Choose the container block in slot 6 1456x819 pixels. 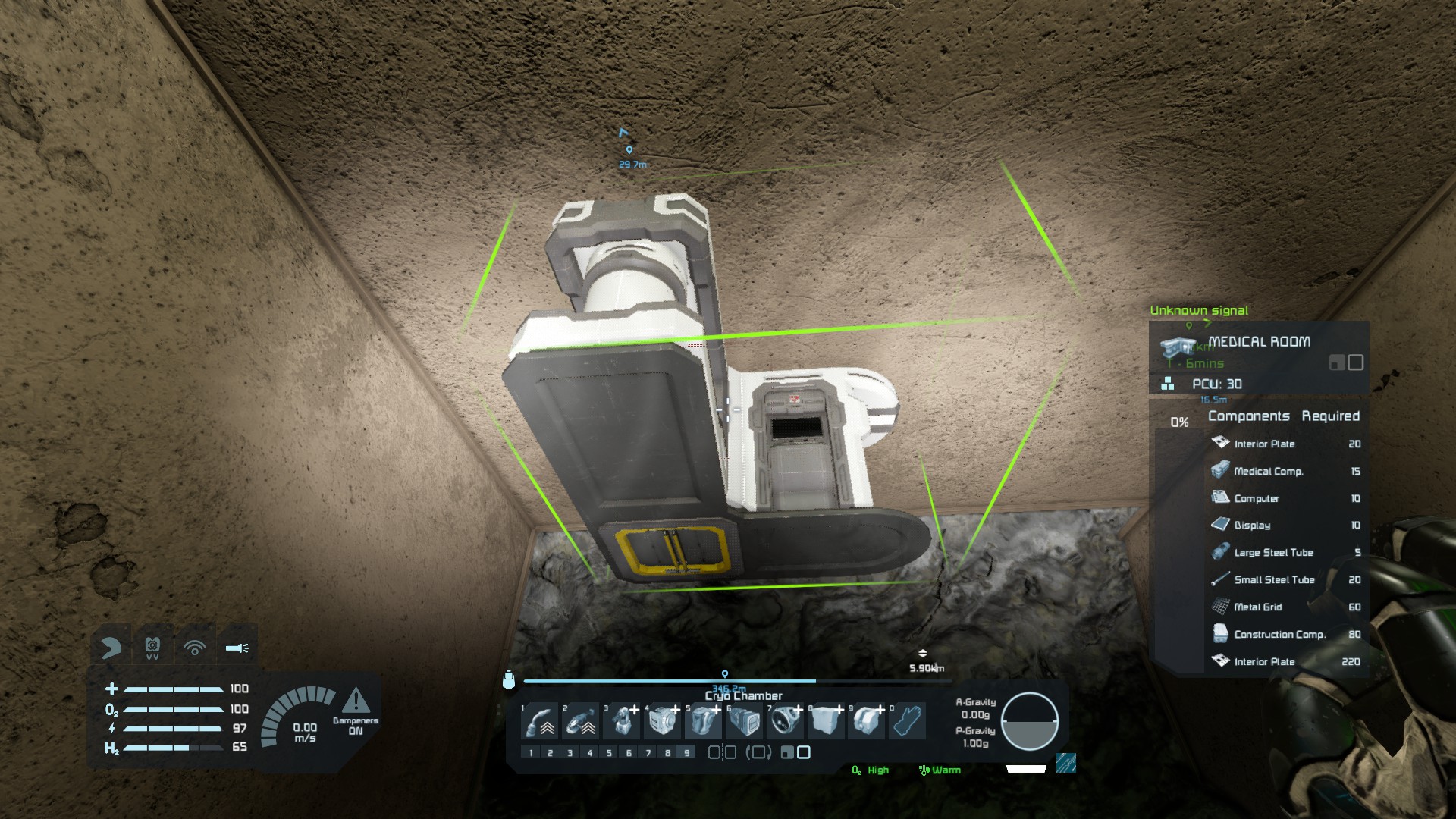[745, 721]
